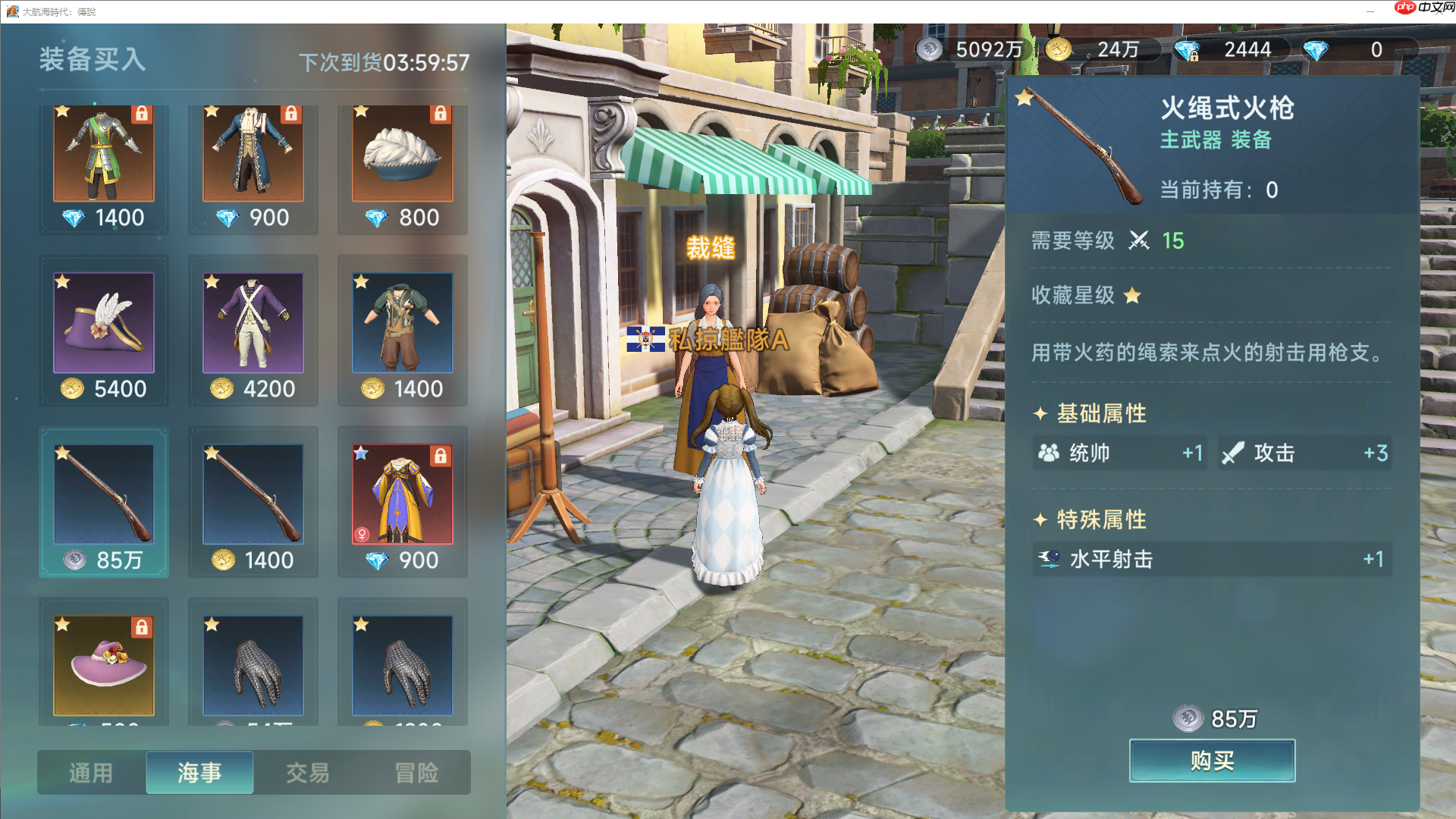Minimize the game window
This screenshot has height=819, width=1456.
(x=1370, y=11)
